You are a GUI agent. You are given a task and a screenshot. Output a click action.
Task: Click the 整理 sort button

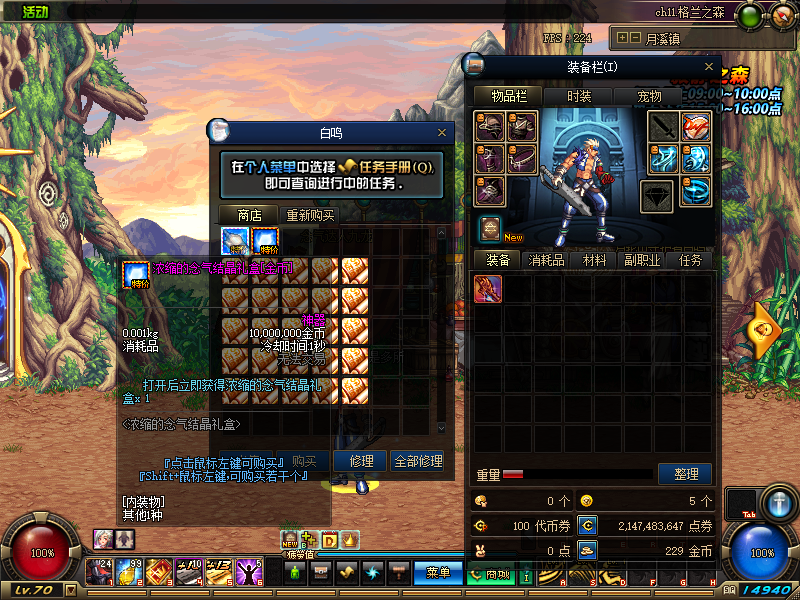pos(686,474)
